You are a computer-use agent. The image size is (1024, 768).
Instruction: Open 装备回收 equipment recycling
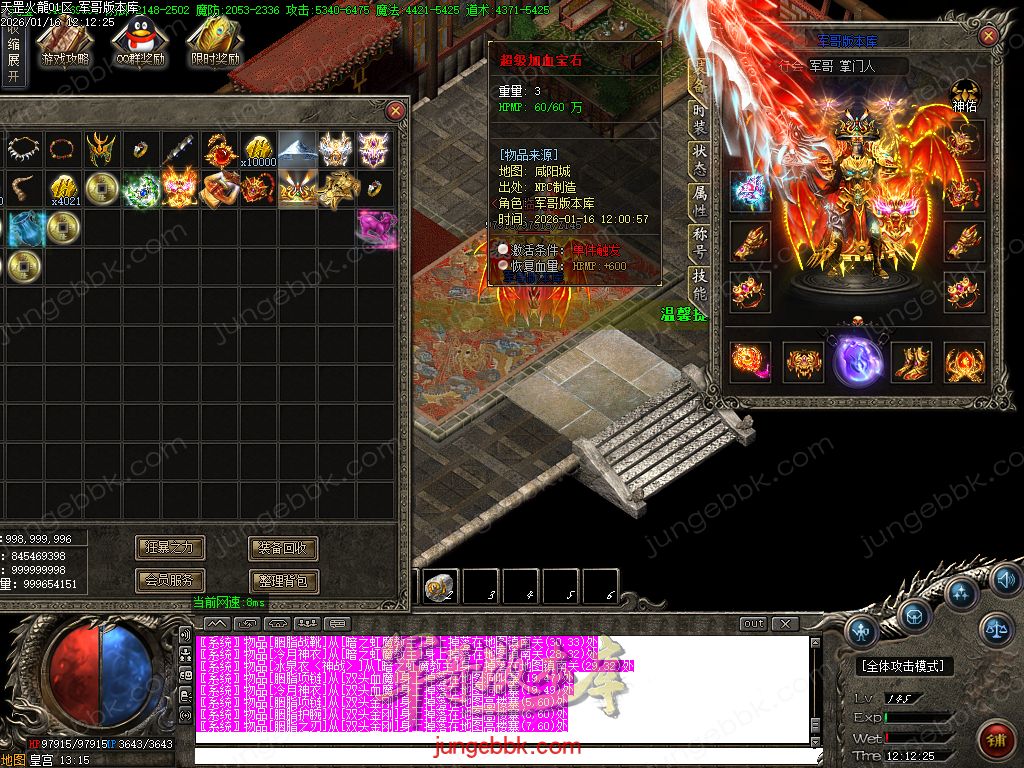[283, 547]
